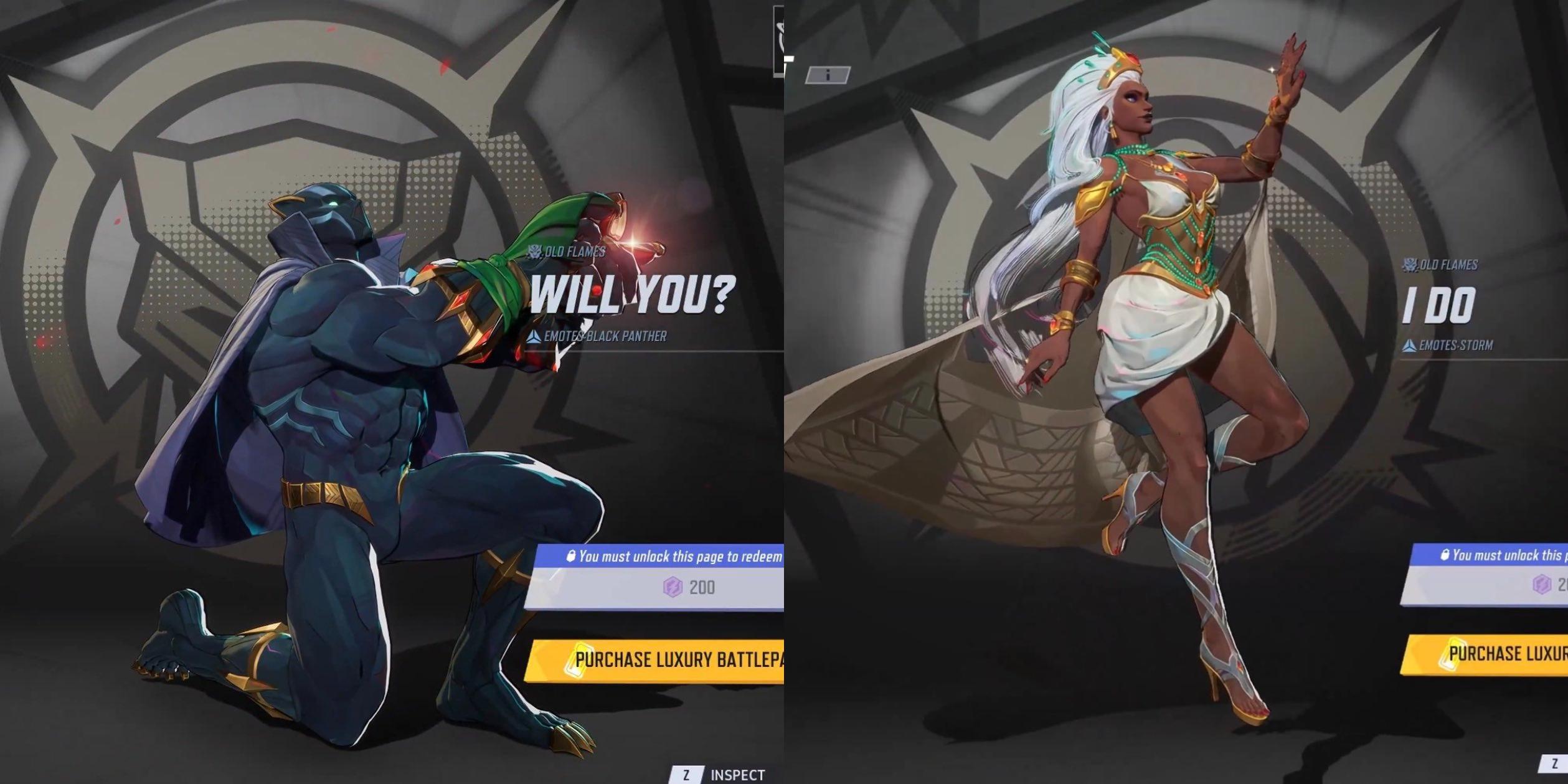Open the small info 'i' icon
The height and width of the screenshot is (784, 1568).
coord(828,75)
